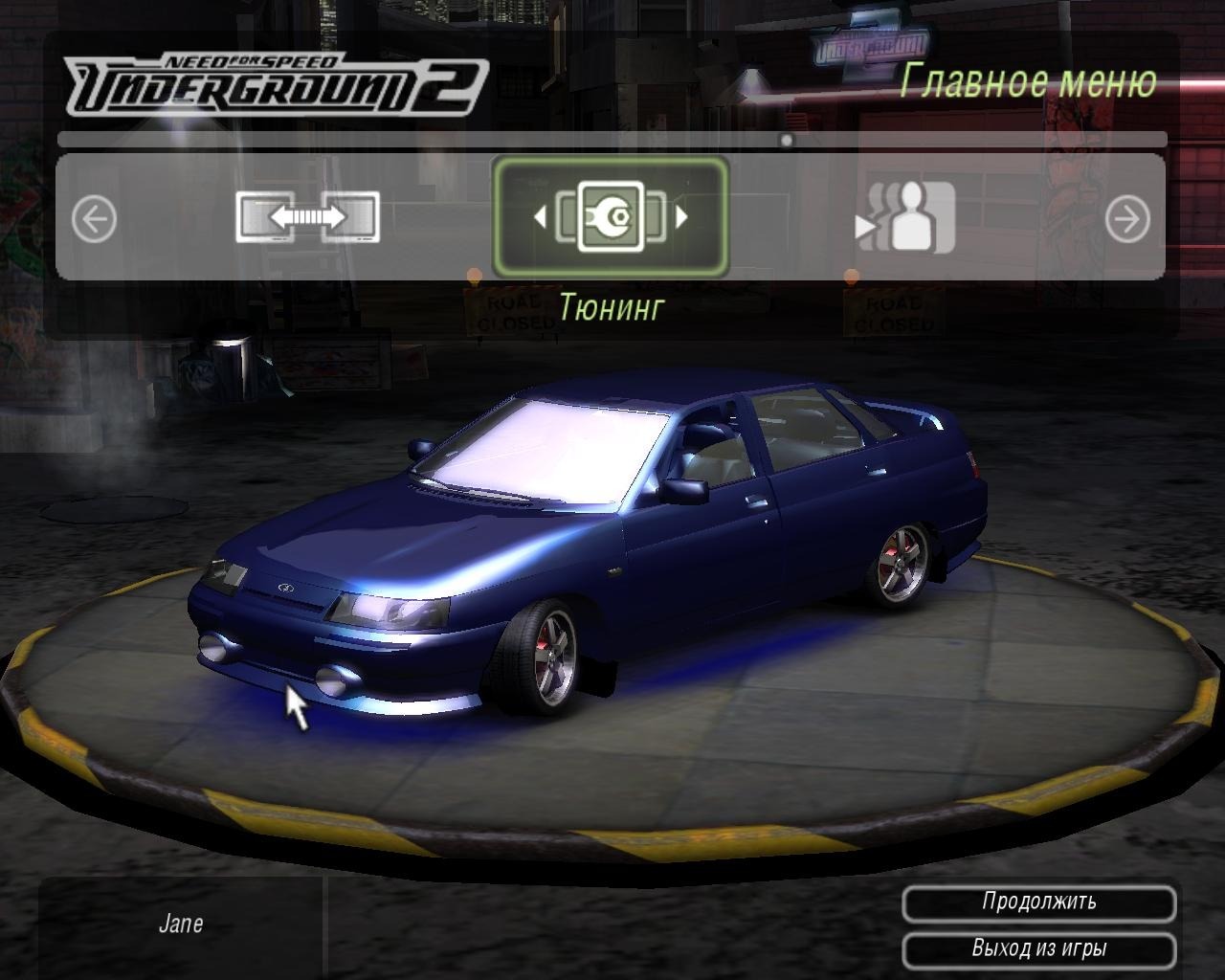Click the small left triangle beside the tuning icon

coord(540,217)
